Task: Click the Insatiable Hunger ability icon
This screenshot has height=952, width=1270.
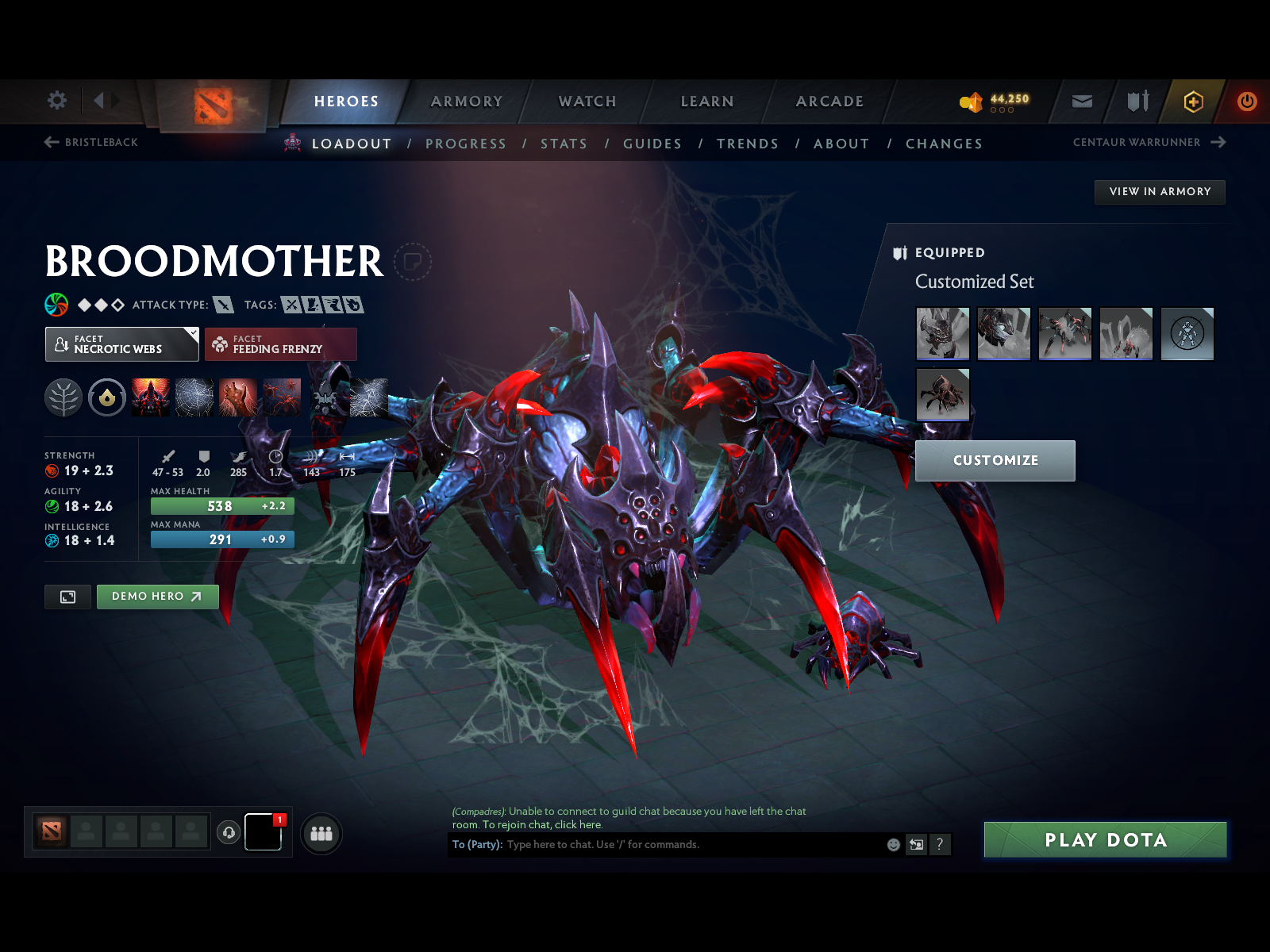Action: (240, 397)
